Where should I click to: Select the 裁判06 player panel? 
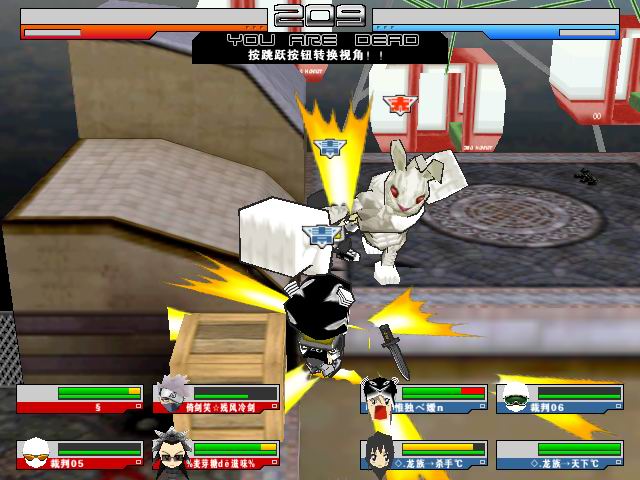pos(560,399)
